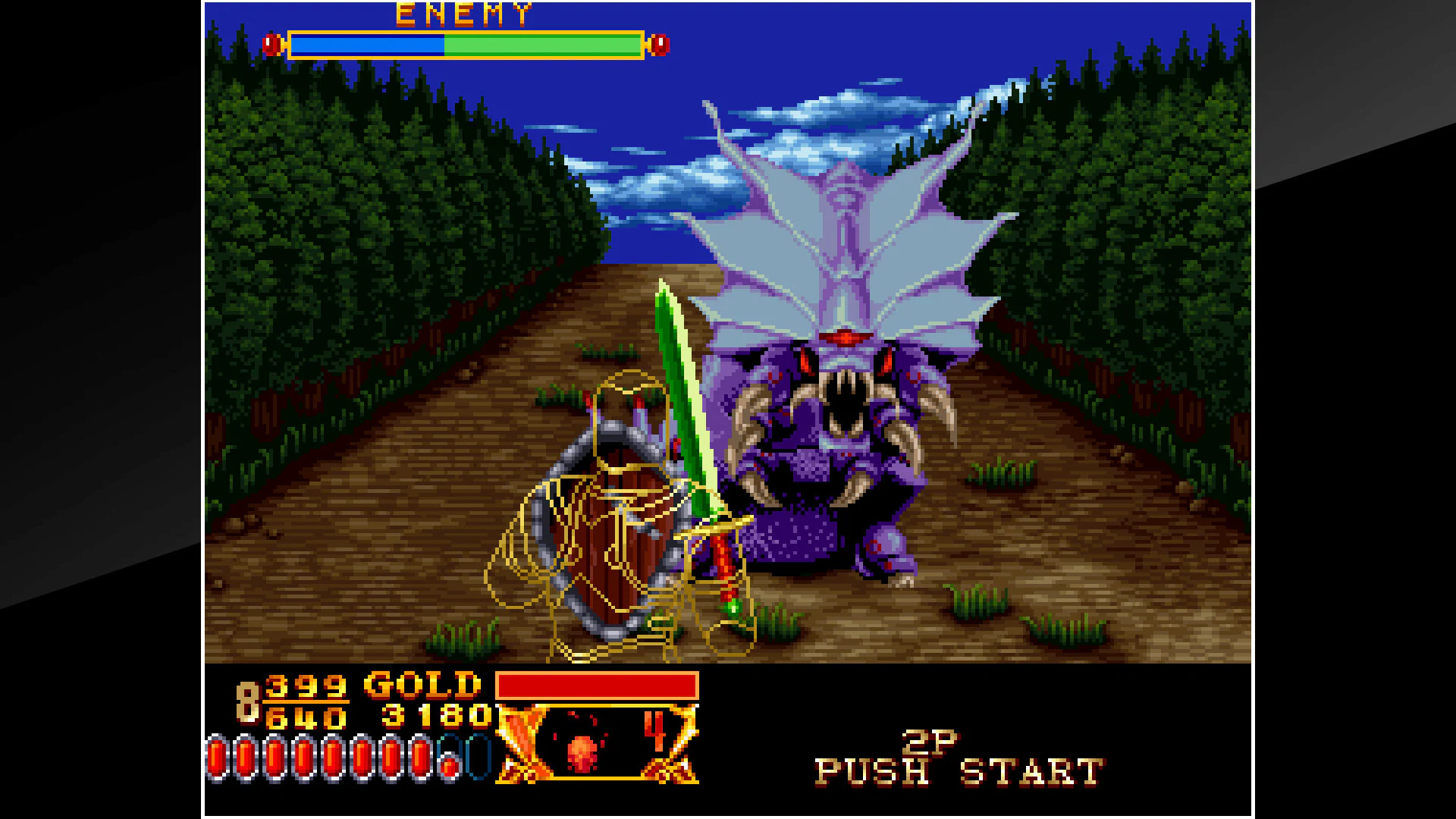This screenshot has width=1456, height=819.
Task: Click the enemy health bar's green segment
Action: click(538, 44)
